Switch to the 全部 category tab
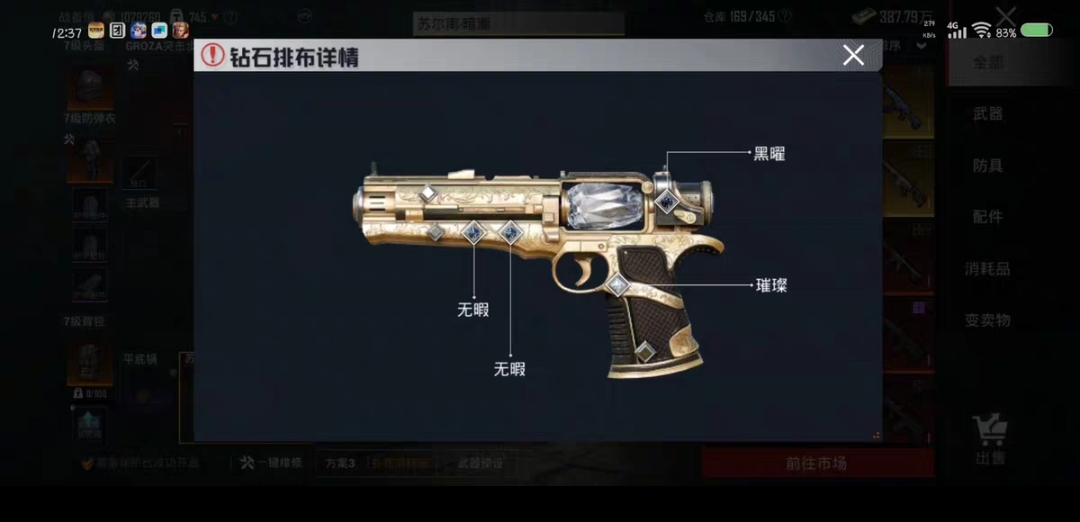Viewport: 1080px width, 522px height. (x=988, y=62)
